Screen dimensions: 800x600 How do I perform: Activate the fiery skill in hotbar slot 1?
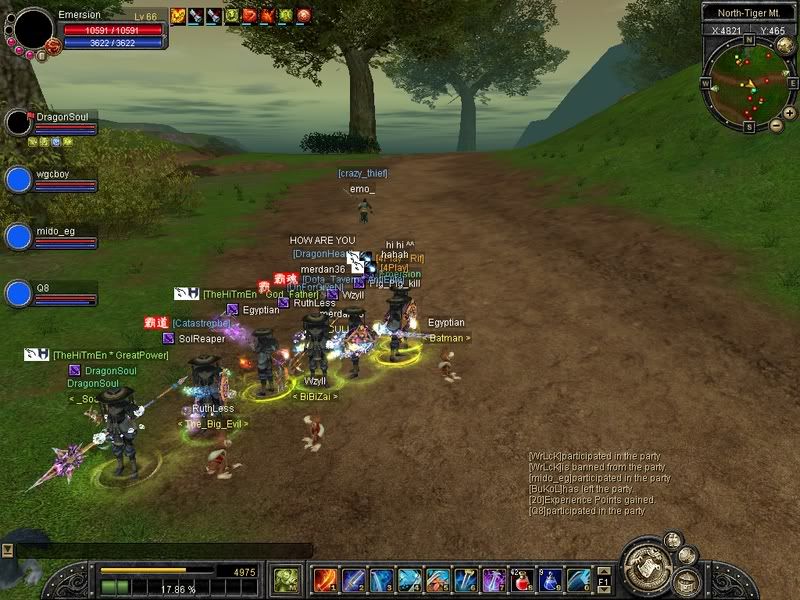(325, 580)
